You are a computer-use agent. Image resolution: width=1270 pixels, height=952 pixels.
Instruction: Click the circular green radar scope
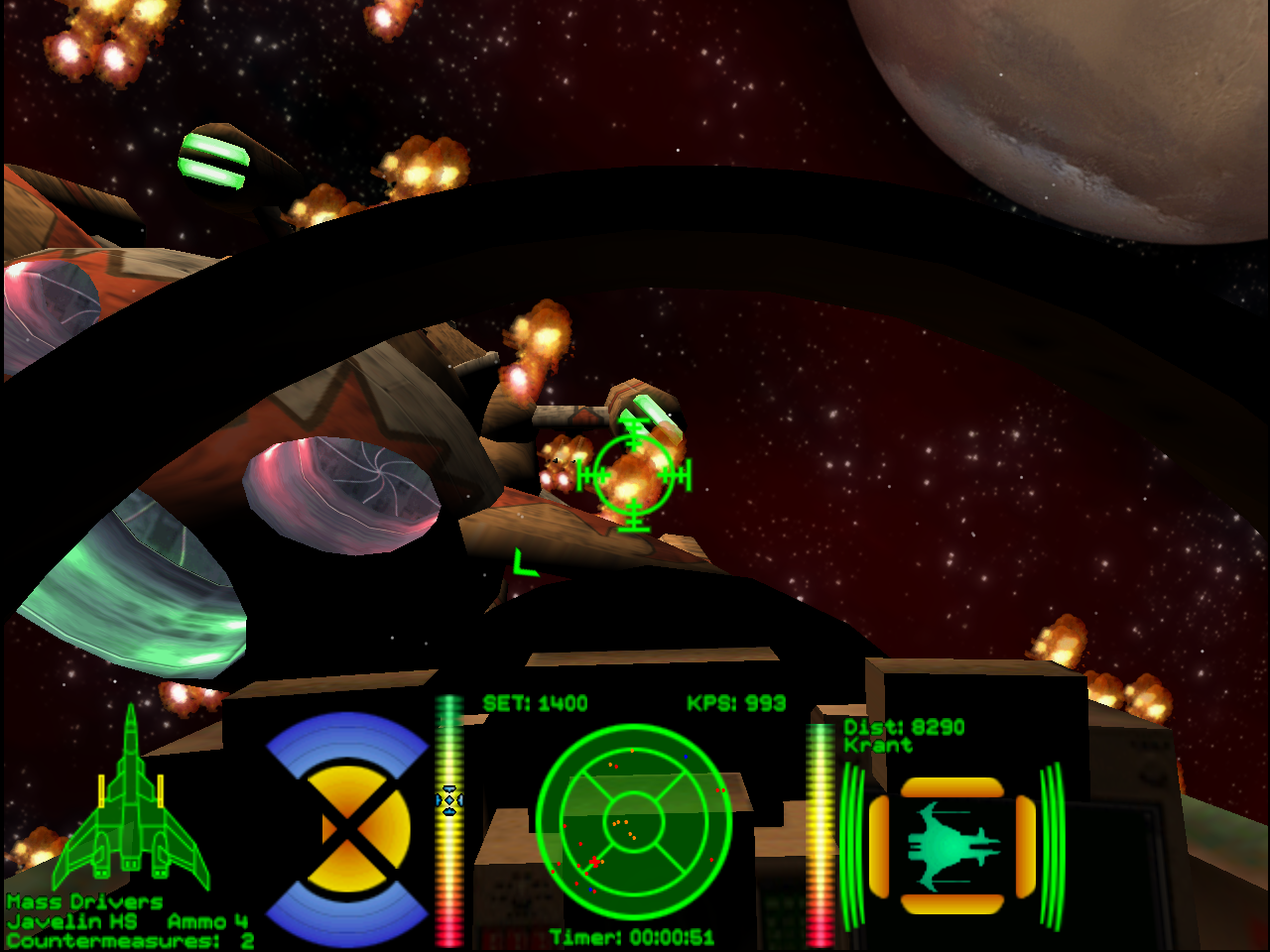[x=634, y=822]
